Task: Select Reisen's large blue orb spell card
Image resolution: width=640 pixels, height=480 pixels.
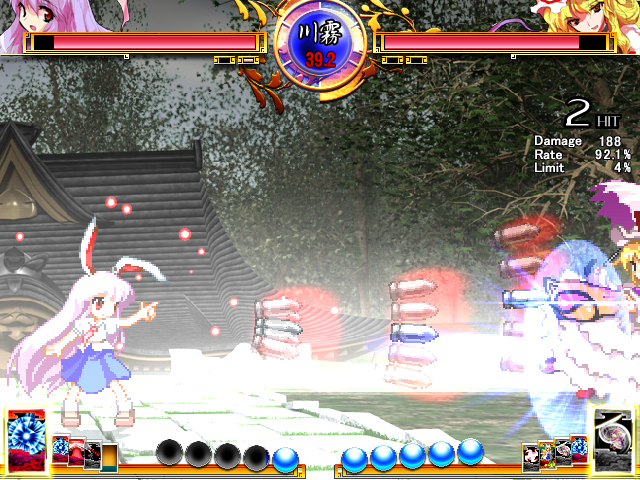Action: click(24, 439)
